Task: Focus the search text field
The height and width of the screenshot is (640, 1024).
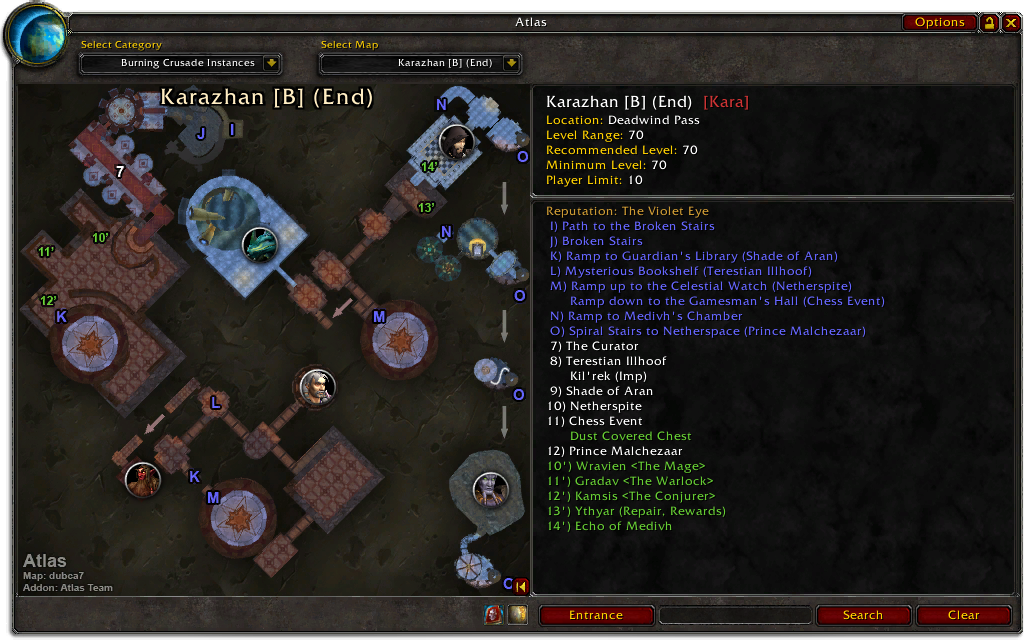Action: pos(735,615)
